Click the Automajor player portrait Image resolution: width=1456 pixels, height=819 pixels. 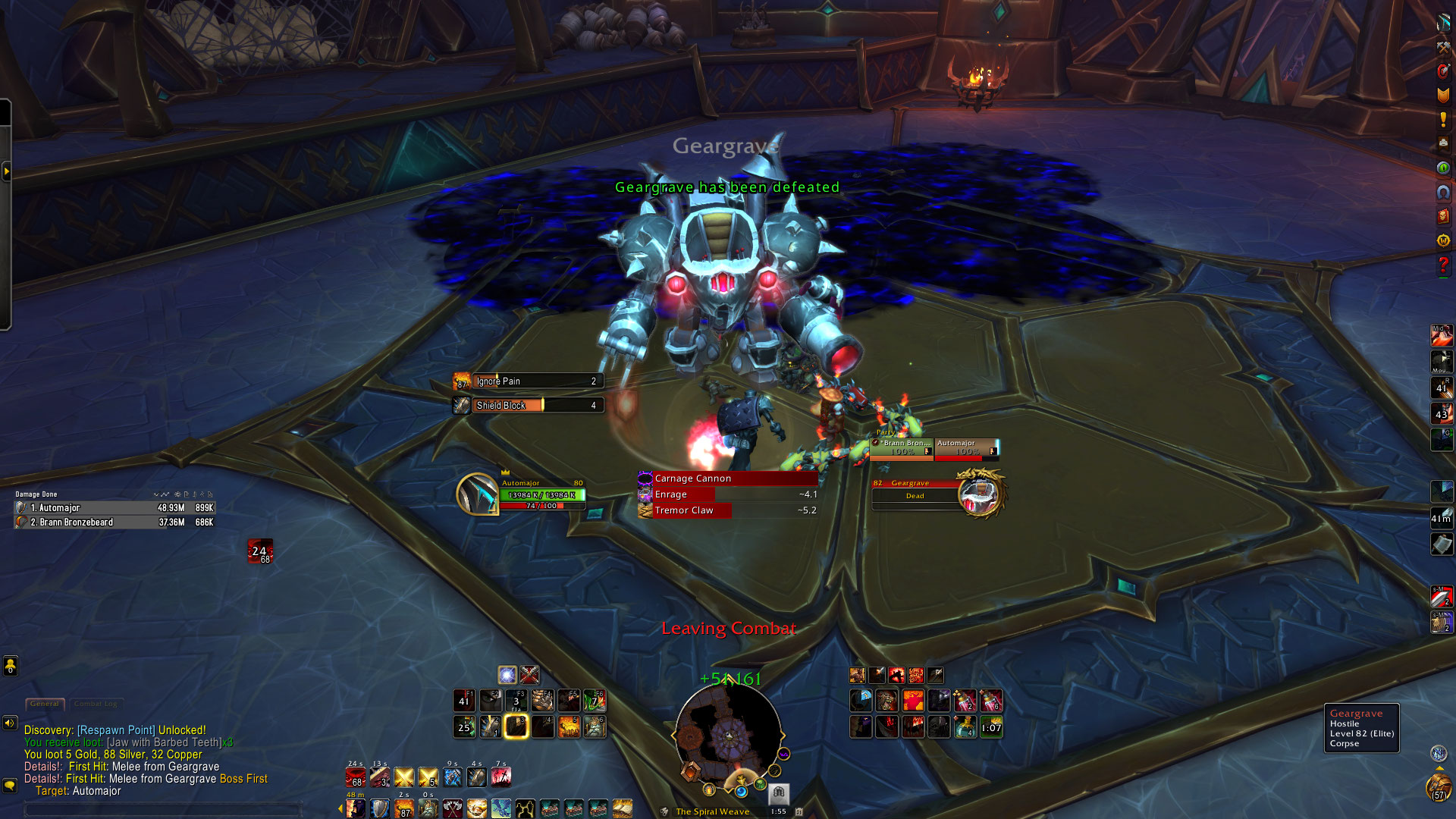[477, 494]
